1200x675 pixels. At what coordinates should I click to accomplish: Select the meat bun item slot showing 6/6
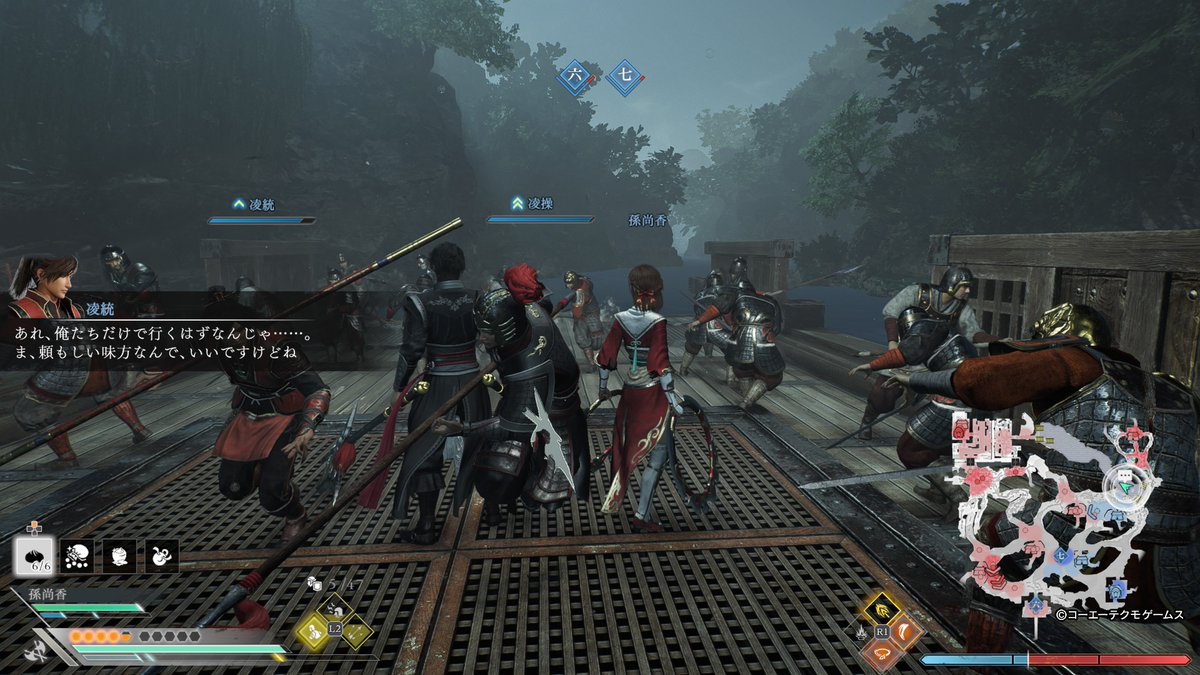click(x=35, y=557)
